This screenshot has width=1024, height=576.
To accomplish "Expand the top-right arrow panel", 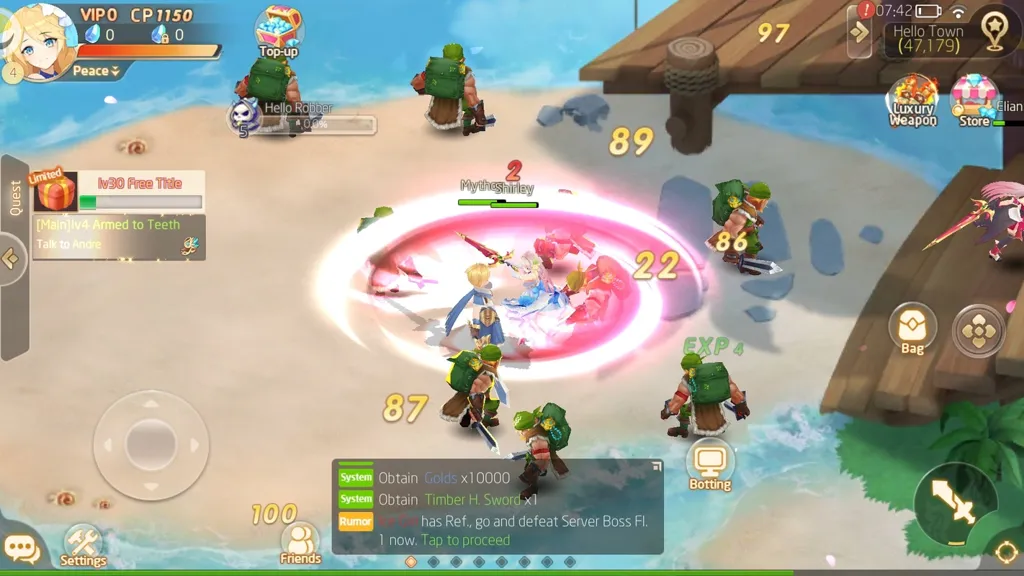I will click(859, 33).
